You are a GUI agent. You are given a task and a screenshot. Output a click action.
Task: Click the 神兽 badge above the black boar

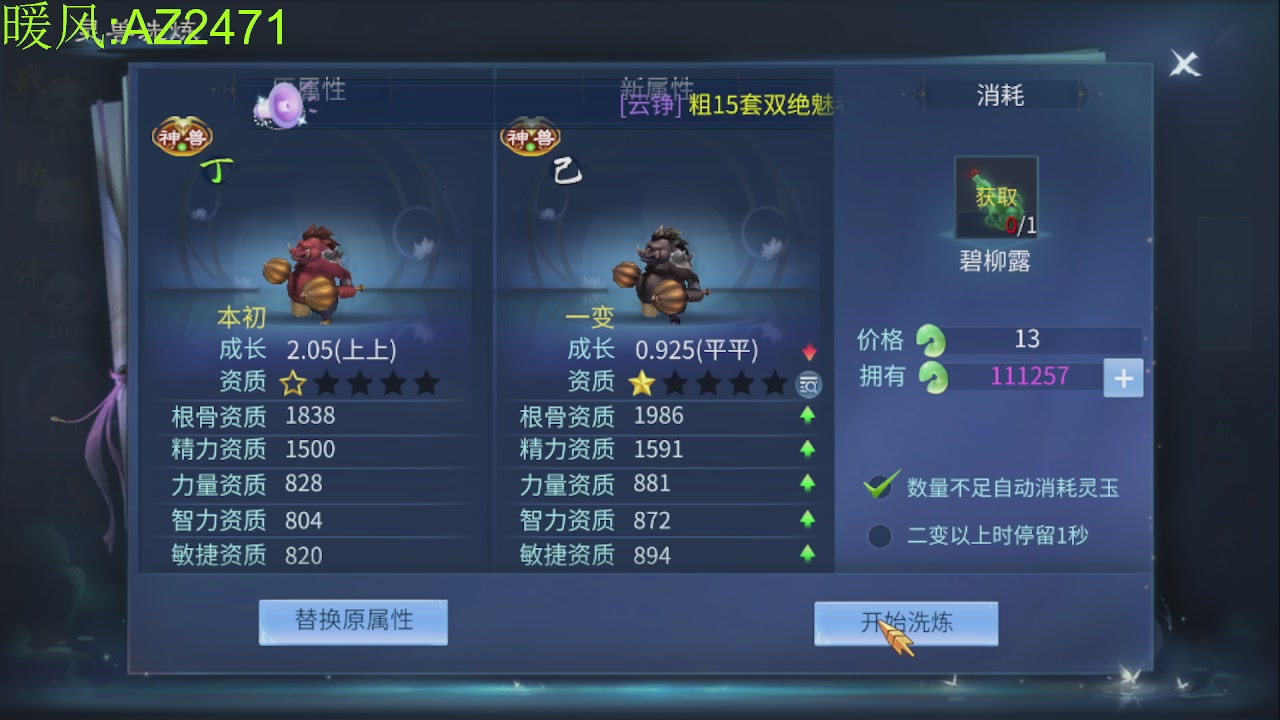(530, 138)
